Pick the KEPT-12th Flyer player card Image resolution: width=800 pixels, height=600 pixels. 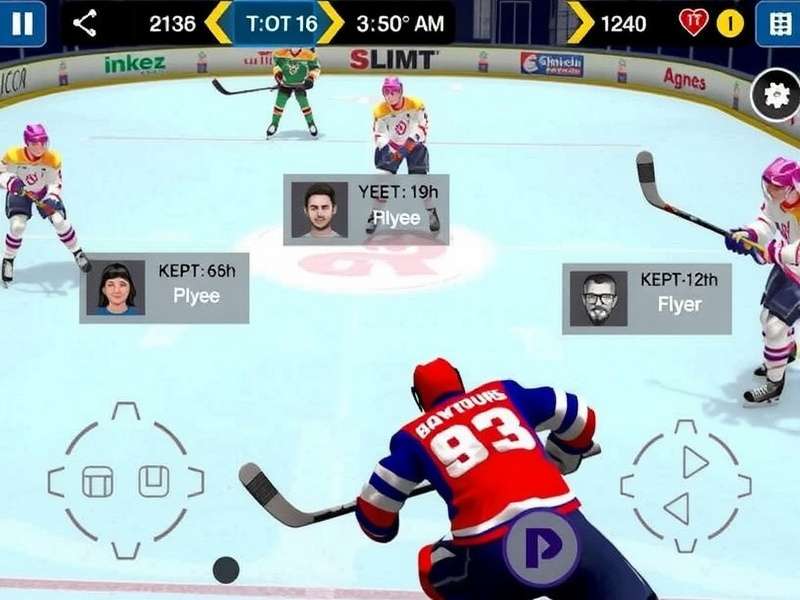point(646,298)
